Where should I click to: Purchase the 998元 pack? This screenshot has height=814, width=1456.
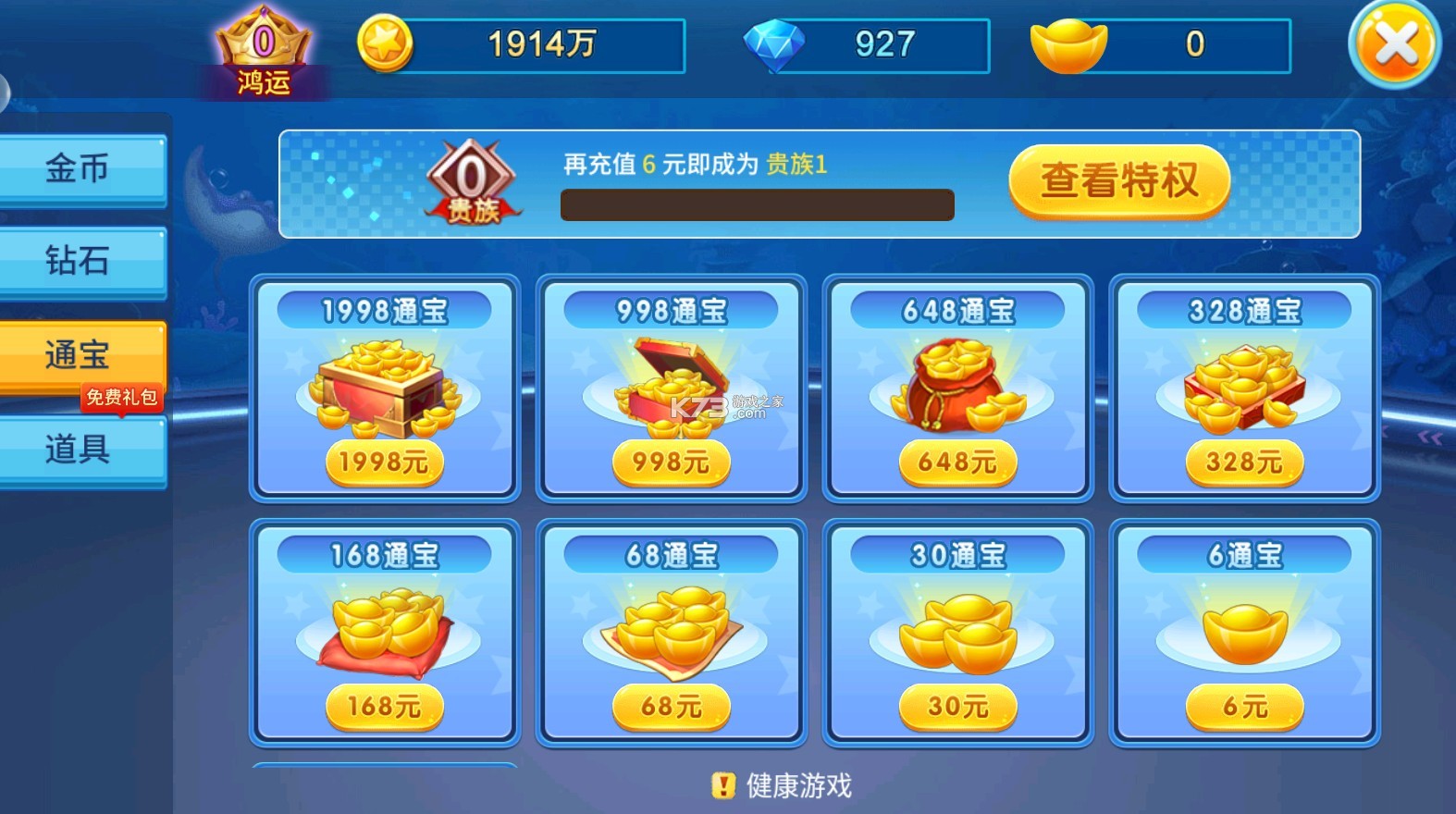coord(669,462)
